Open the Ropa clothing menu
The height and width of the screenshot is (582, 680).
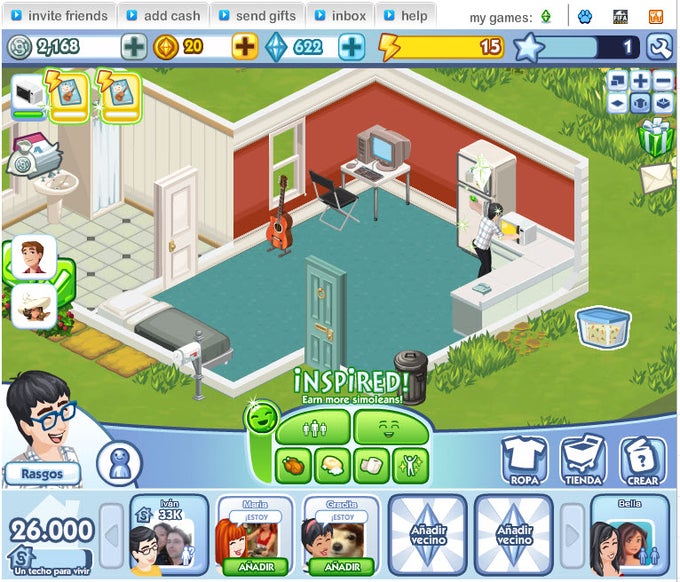524,461
